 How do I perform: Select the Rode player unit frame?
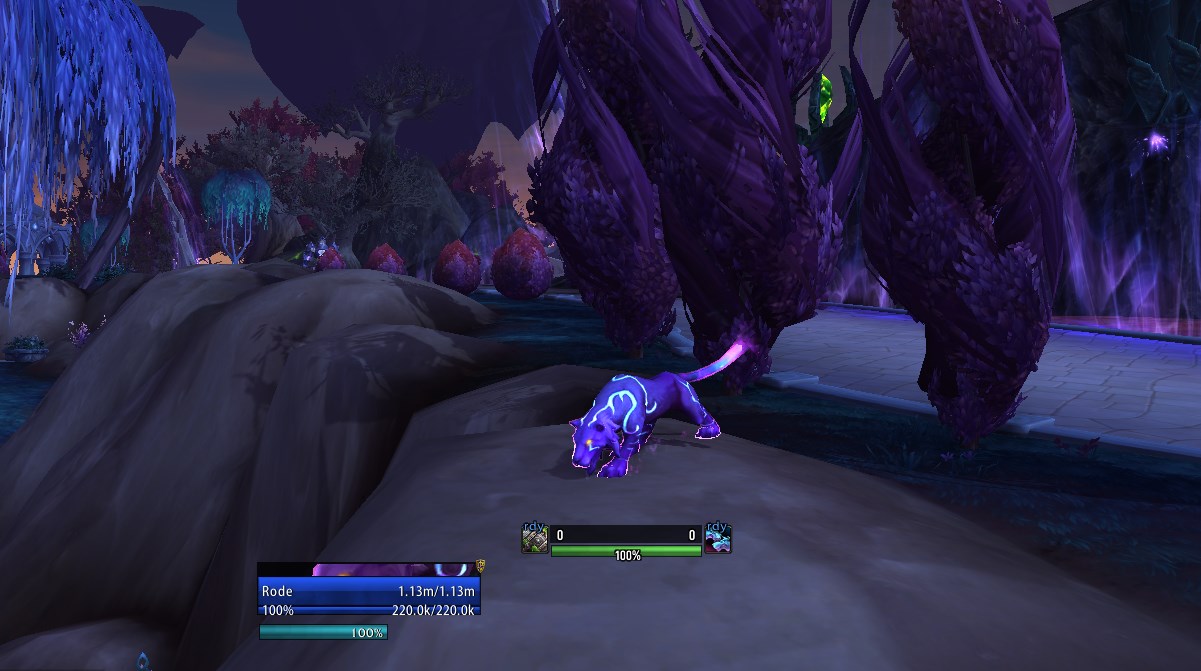point(368,591)
